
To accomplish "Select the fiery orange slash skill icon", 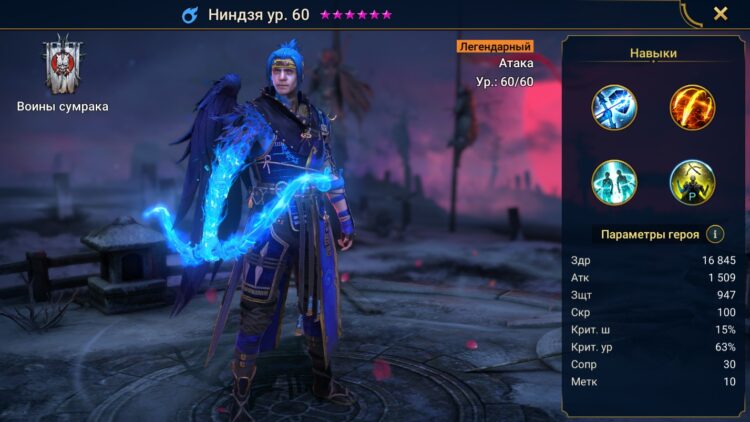I will 692,108.
